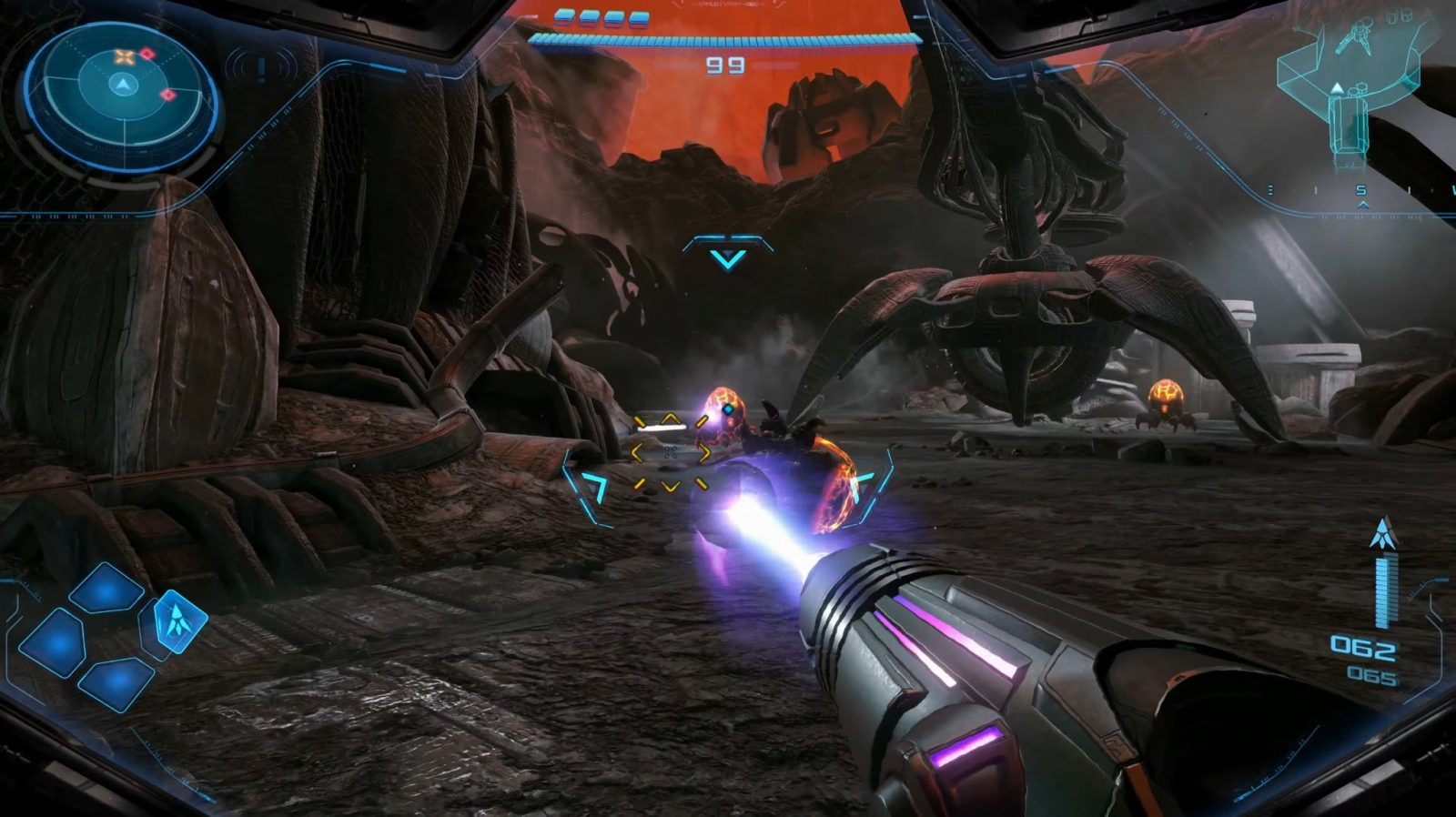Toggle the top diamond slot on the d-pad selector

click(x=105, y=590)
